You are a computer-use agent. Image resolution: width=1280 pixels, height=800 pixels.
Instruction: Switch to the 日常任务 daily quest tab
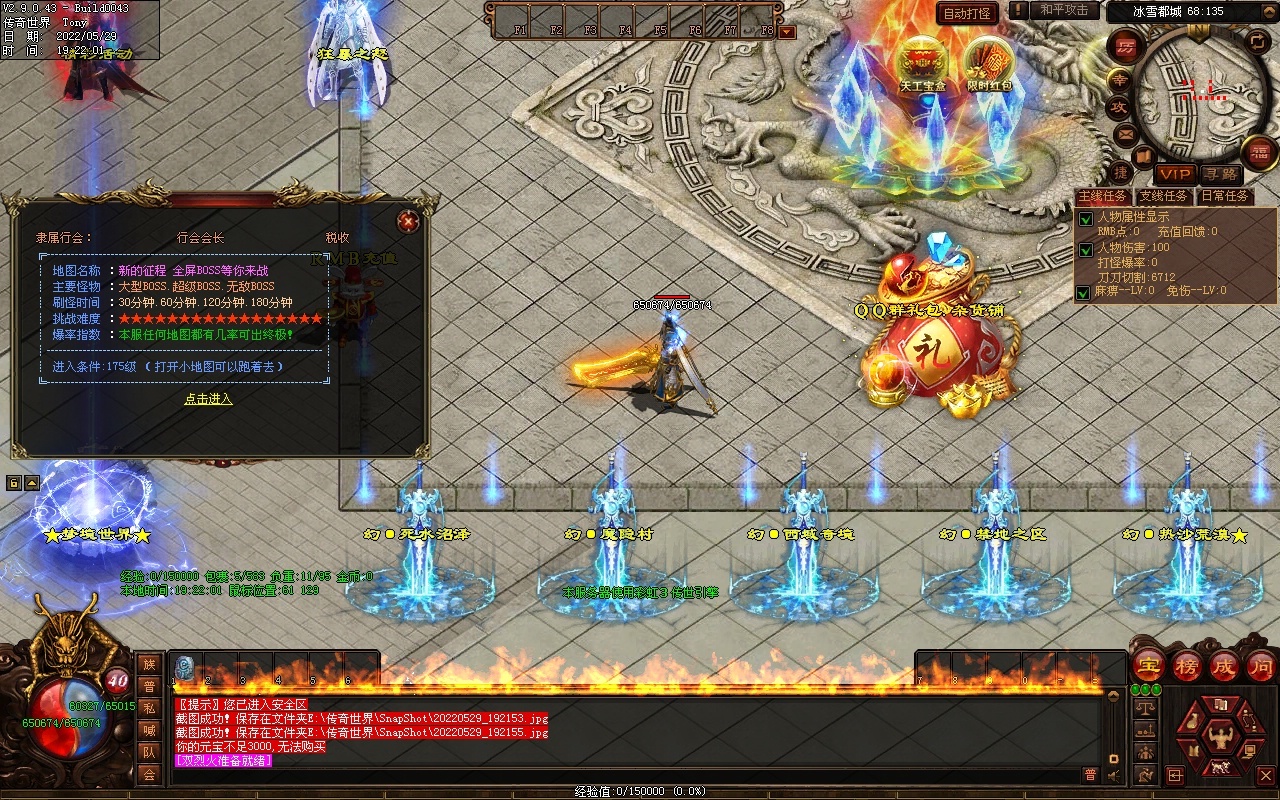1225,196
